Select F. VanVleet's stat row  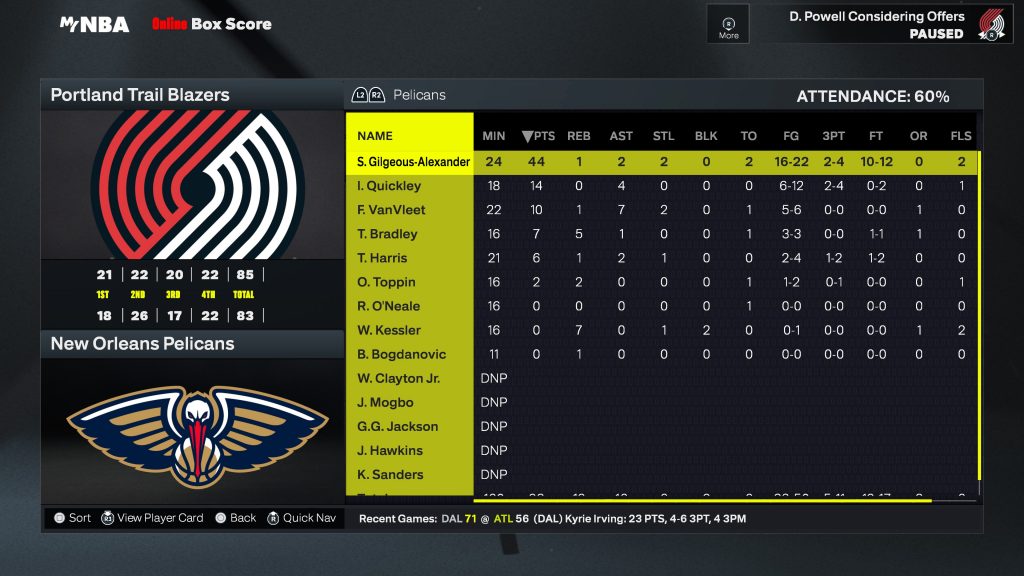[391, 210]
